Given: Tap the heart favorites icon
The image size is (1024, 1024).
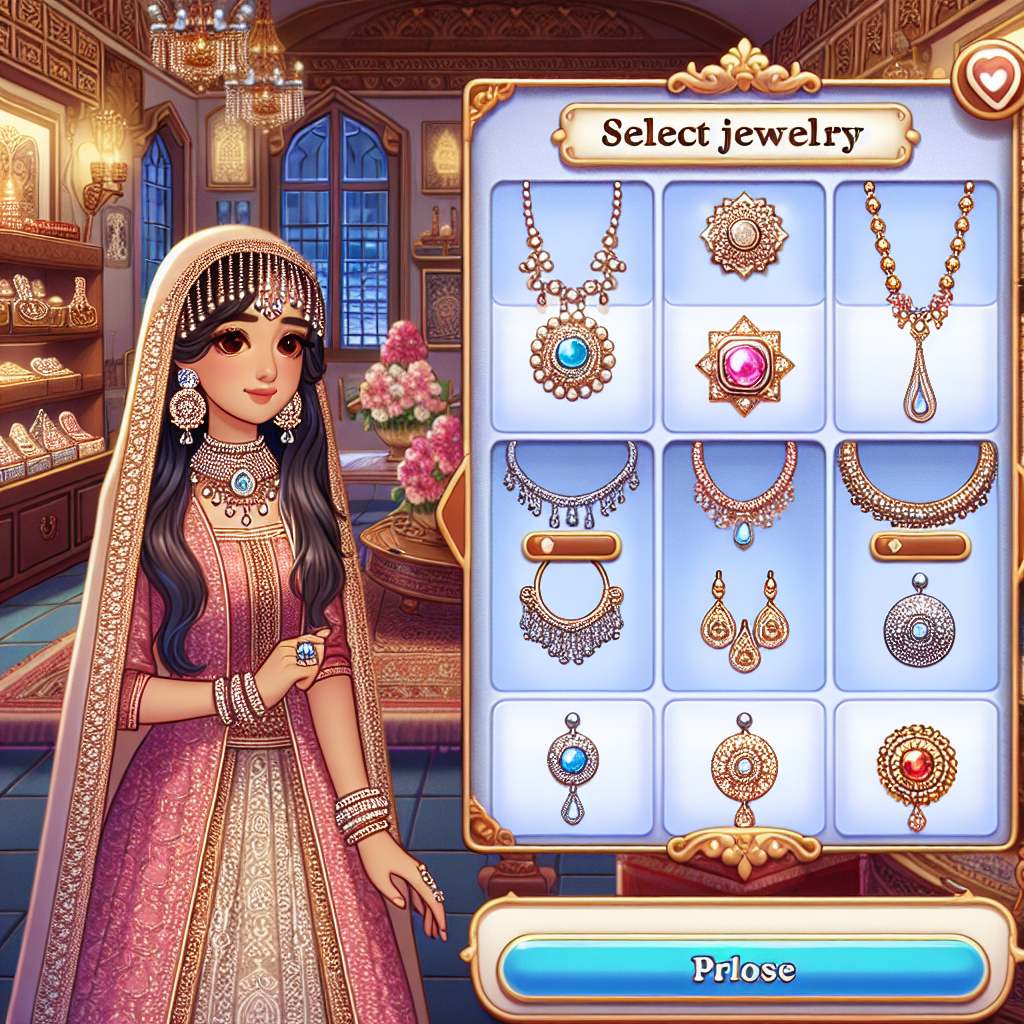Looking at the screenshot, I should pos(991,84).
